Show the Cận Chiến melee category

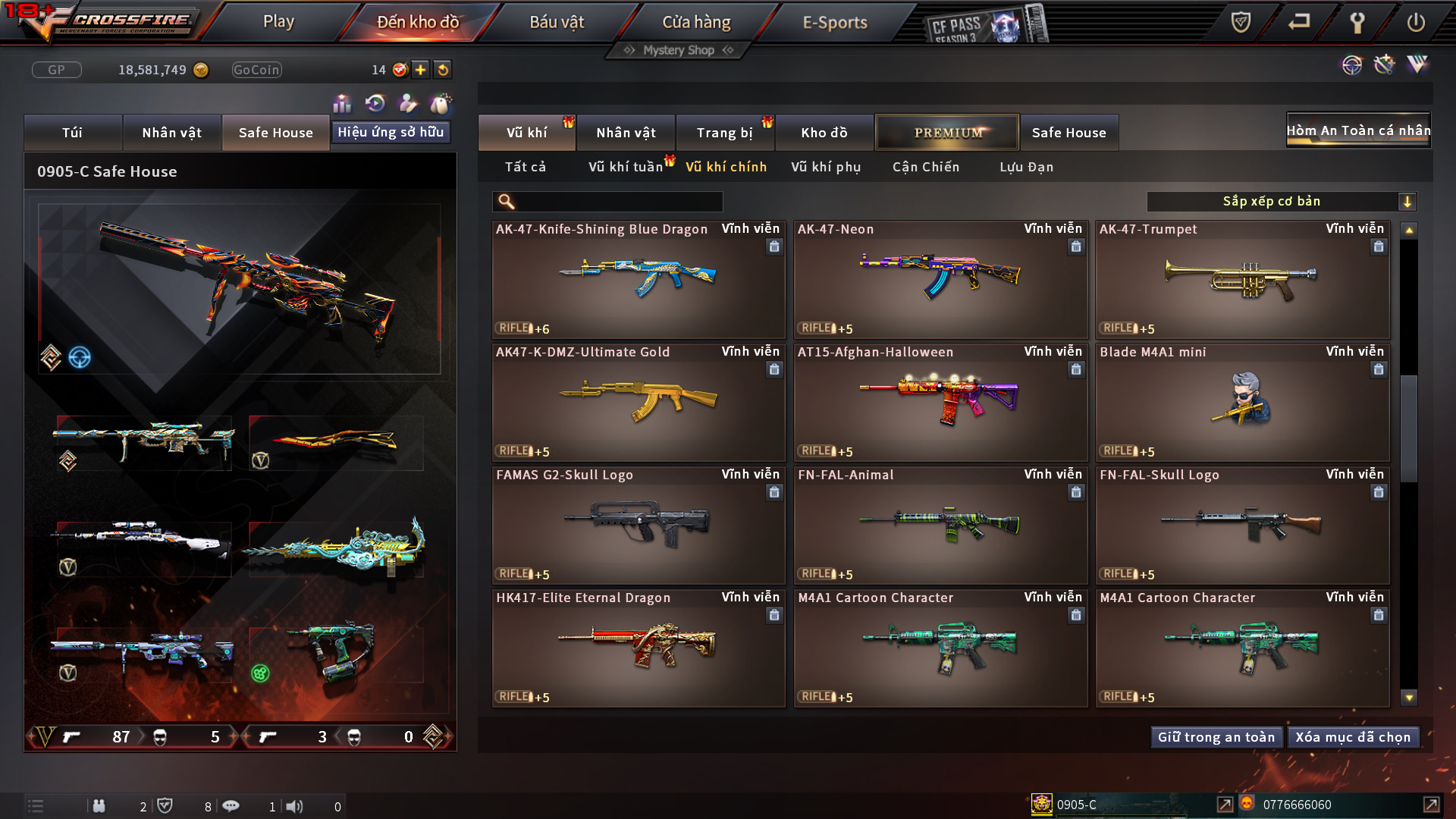925,167
